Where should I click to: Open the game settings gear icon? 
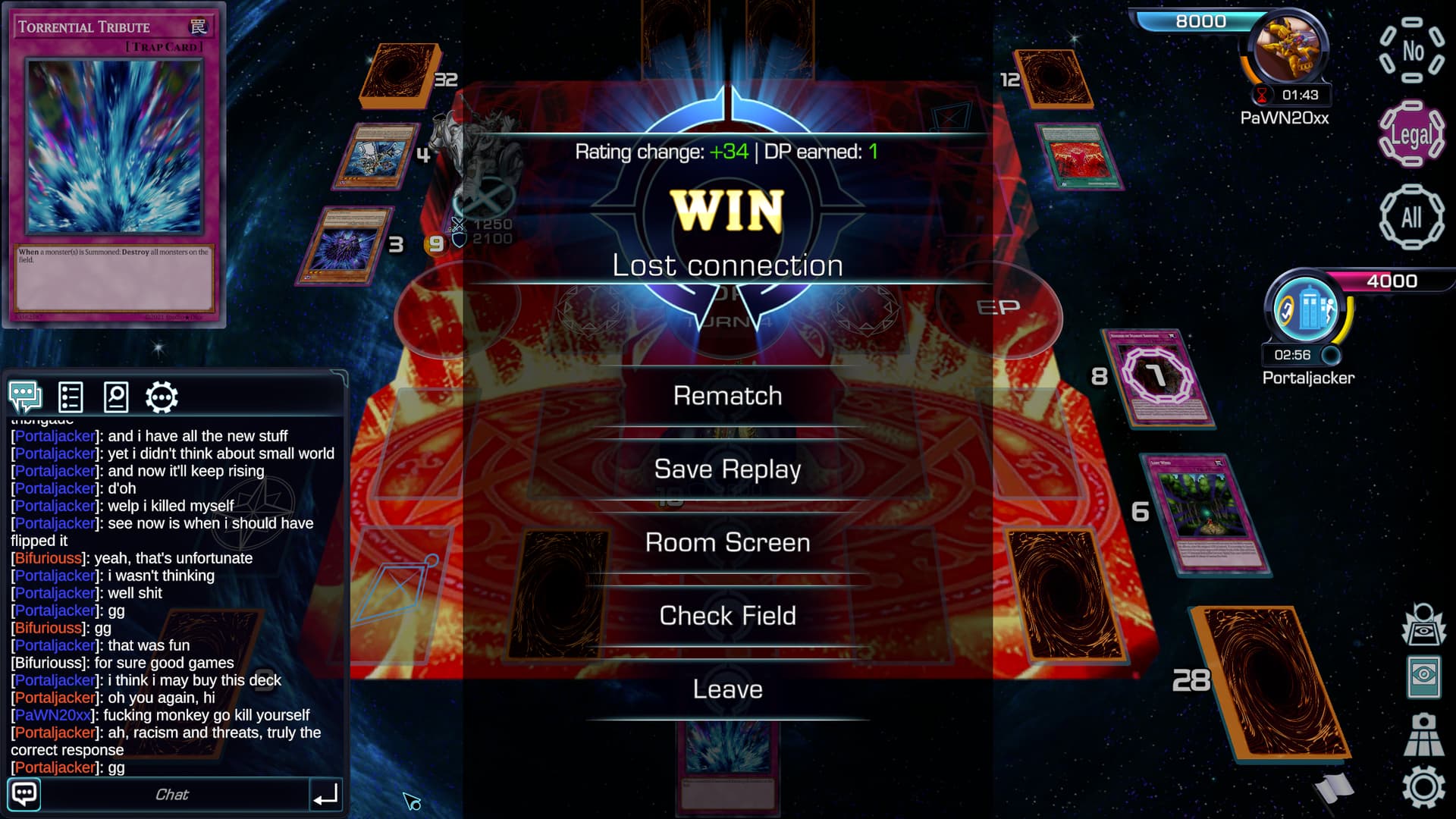[1423, 787]
